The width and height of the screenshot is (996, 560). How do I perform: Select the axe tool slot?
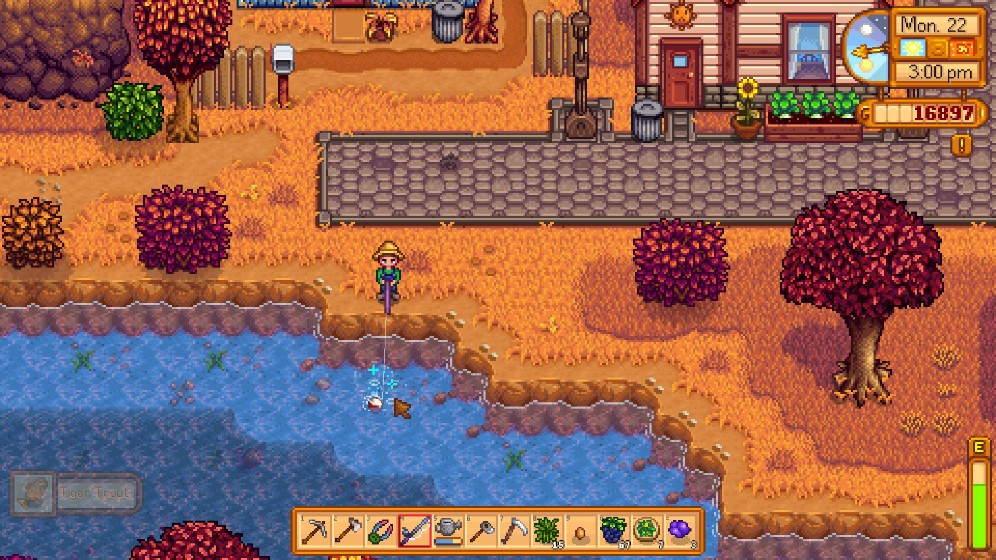coord(349,530)
